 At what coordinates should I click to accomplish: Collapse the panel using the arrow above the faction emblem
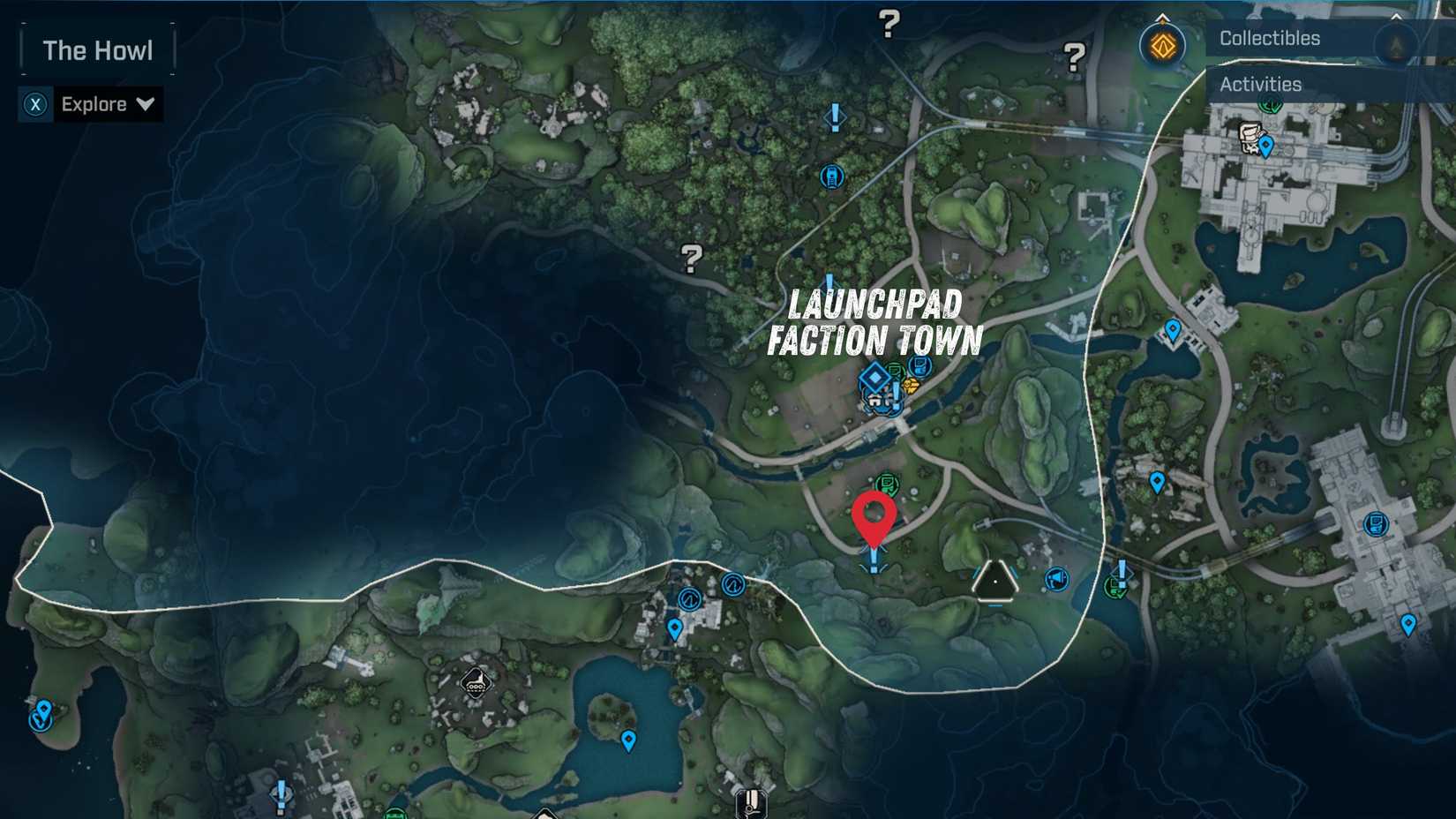1162,17
